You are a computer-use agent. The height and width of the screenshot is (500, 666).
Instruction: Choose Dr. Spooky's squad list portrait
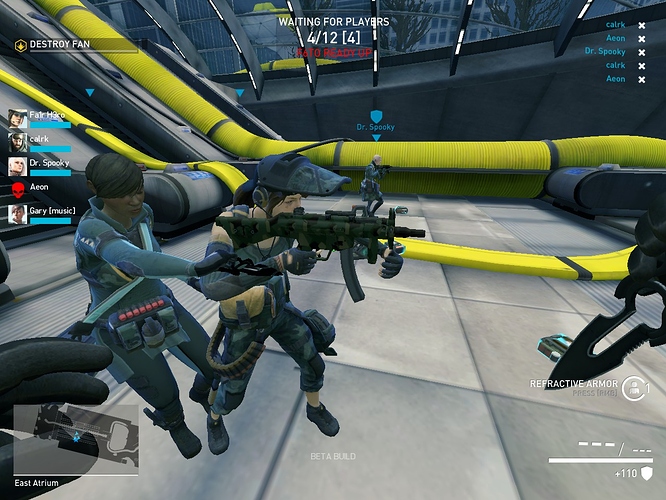pyautogui.click(x=17, y=166)
